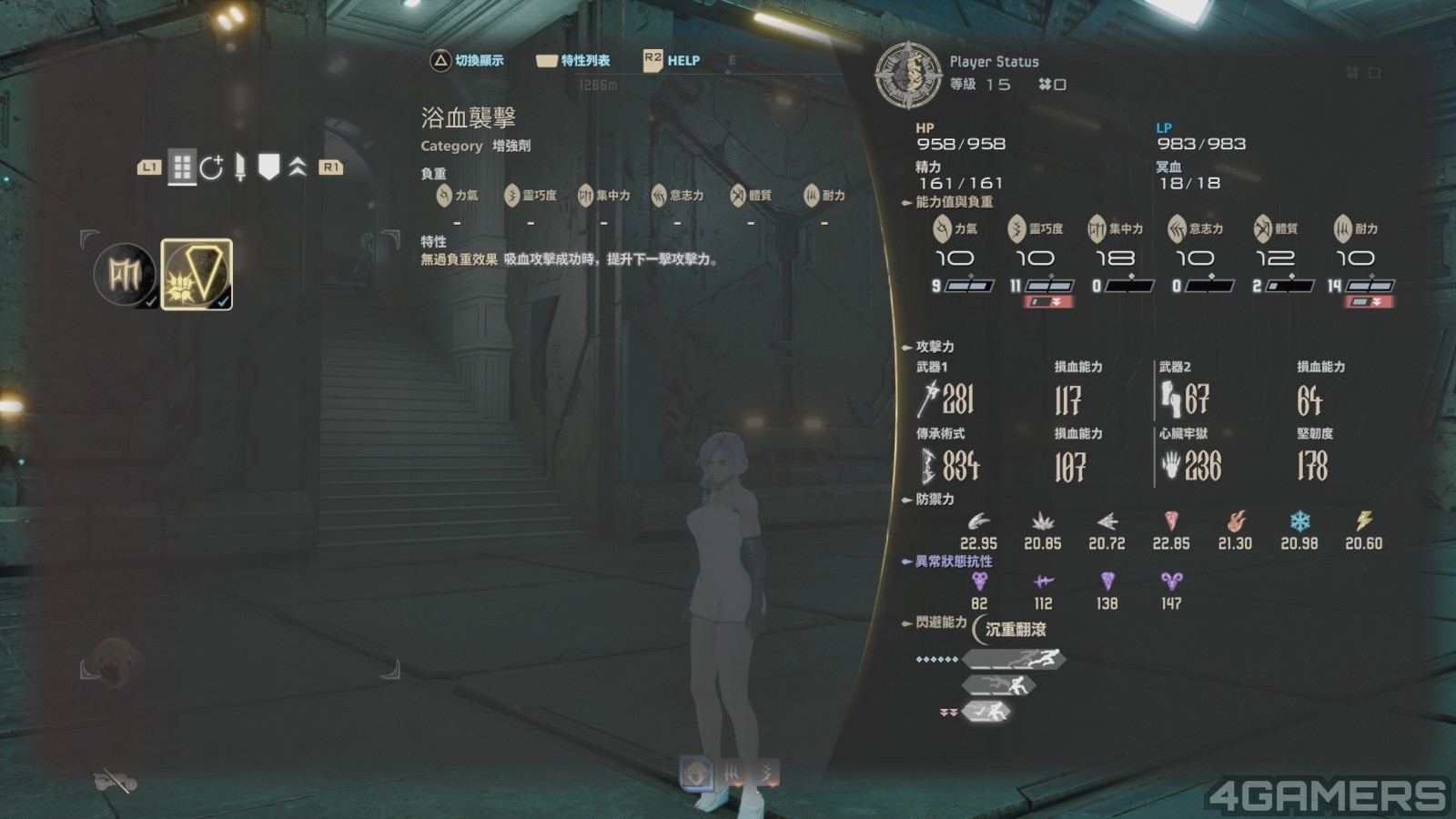Collapse the 攻擊力 section arrow
This screenshot has height=819, width=1456.
click(x=905, y=346)
